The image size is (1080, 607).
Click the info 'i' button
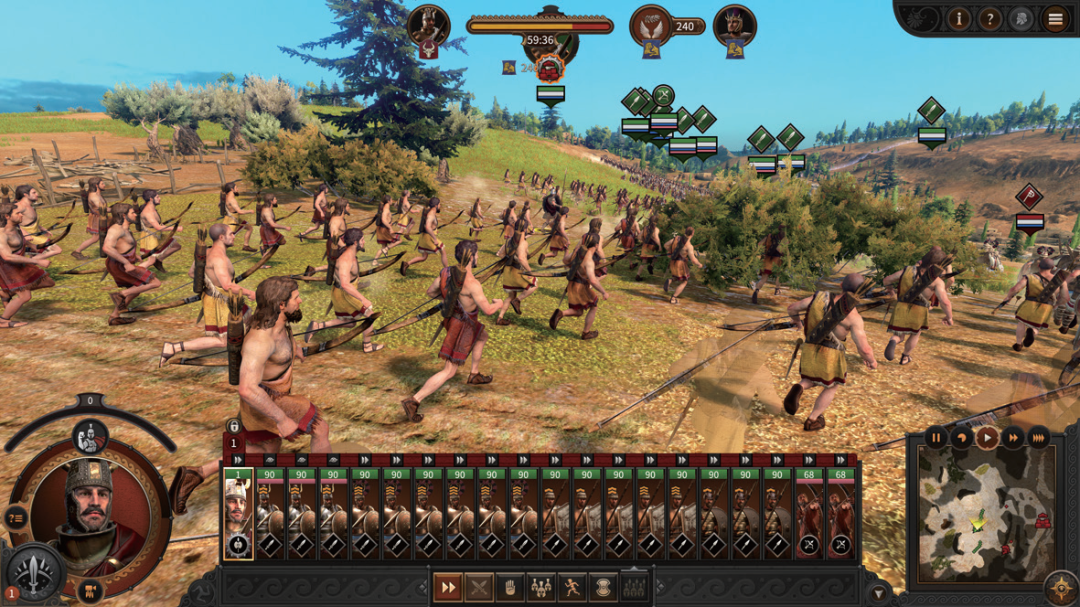(959, 18)
